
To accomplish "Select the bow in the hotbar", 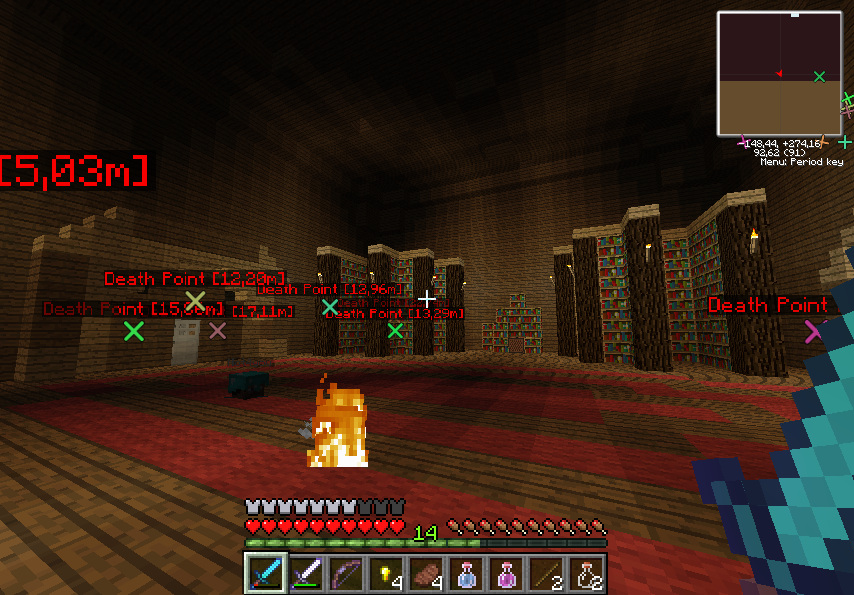I will [346, 573].
